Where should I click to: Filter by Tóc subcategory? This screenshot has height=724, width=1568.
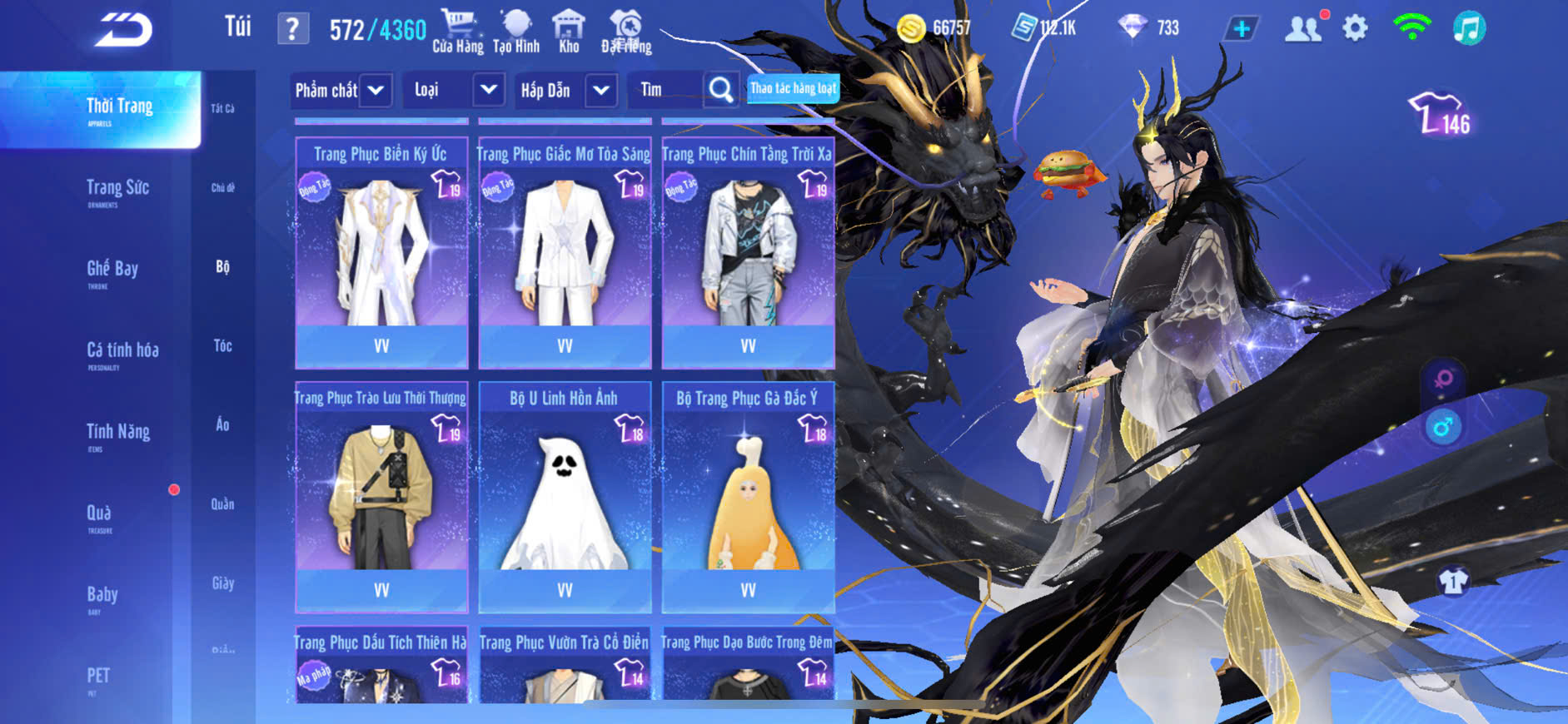[222, 345]
